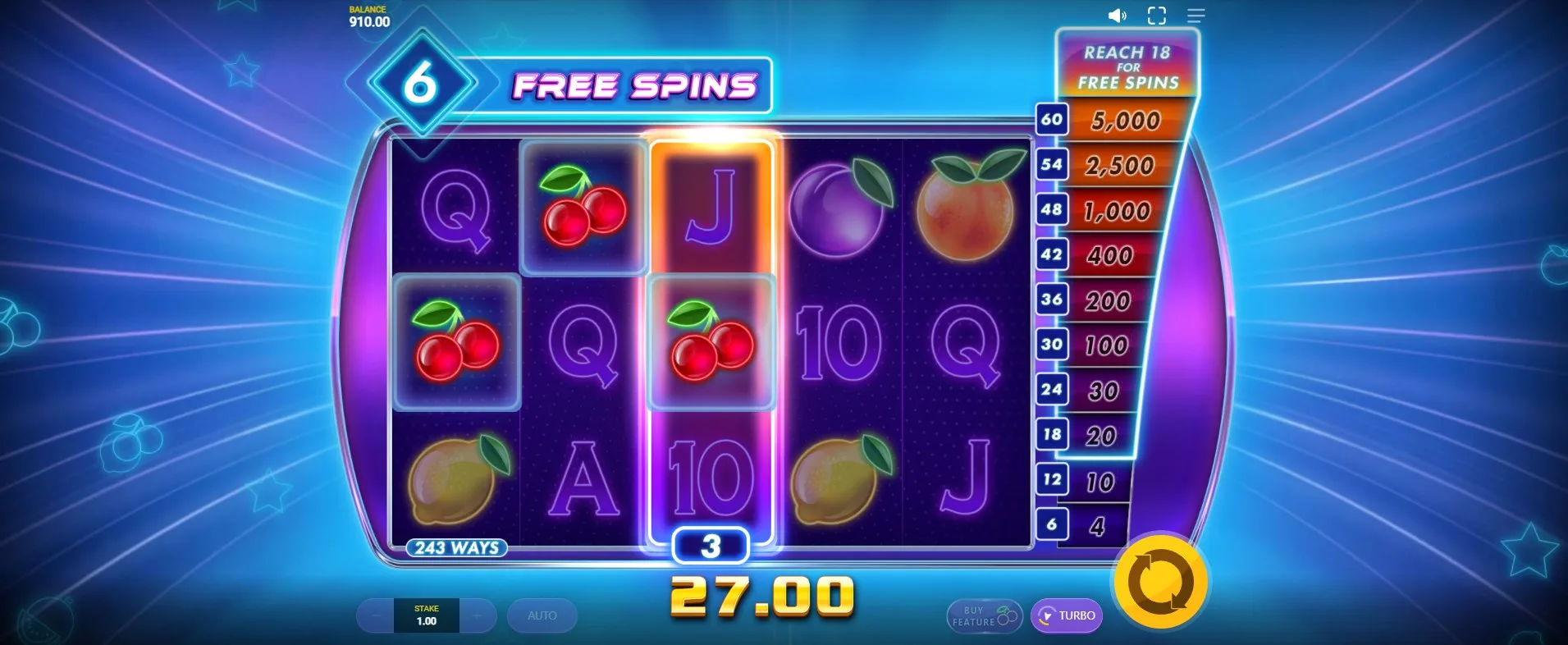Toggle Turbo mode
Screen dimensions: 1568x645
click(1067, 615)
